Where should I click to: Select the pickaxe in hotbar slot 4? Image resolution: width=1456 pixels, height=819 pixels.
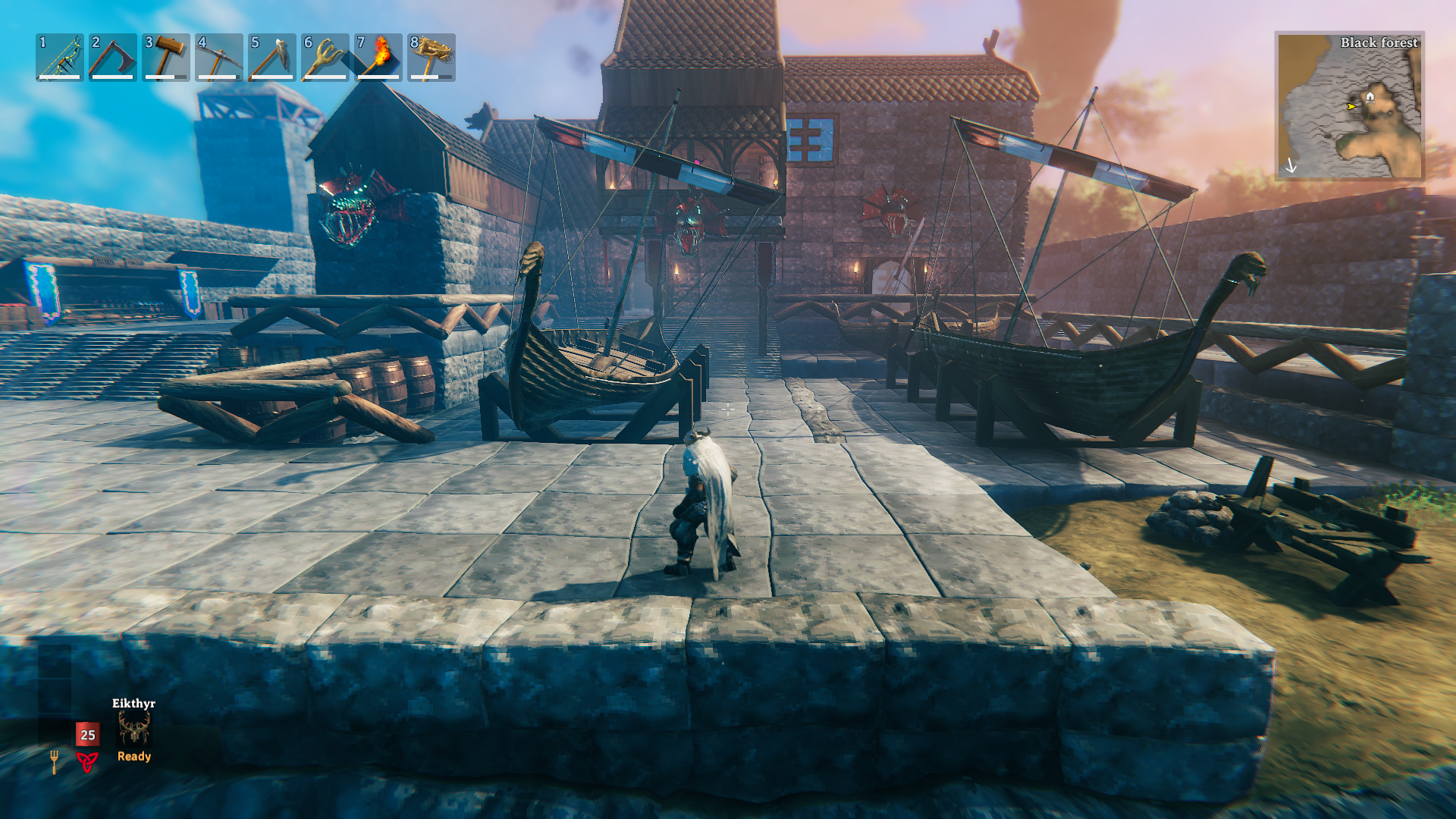[x=219, y=57]
